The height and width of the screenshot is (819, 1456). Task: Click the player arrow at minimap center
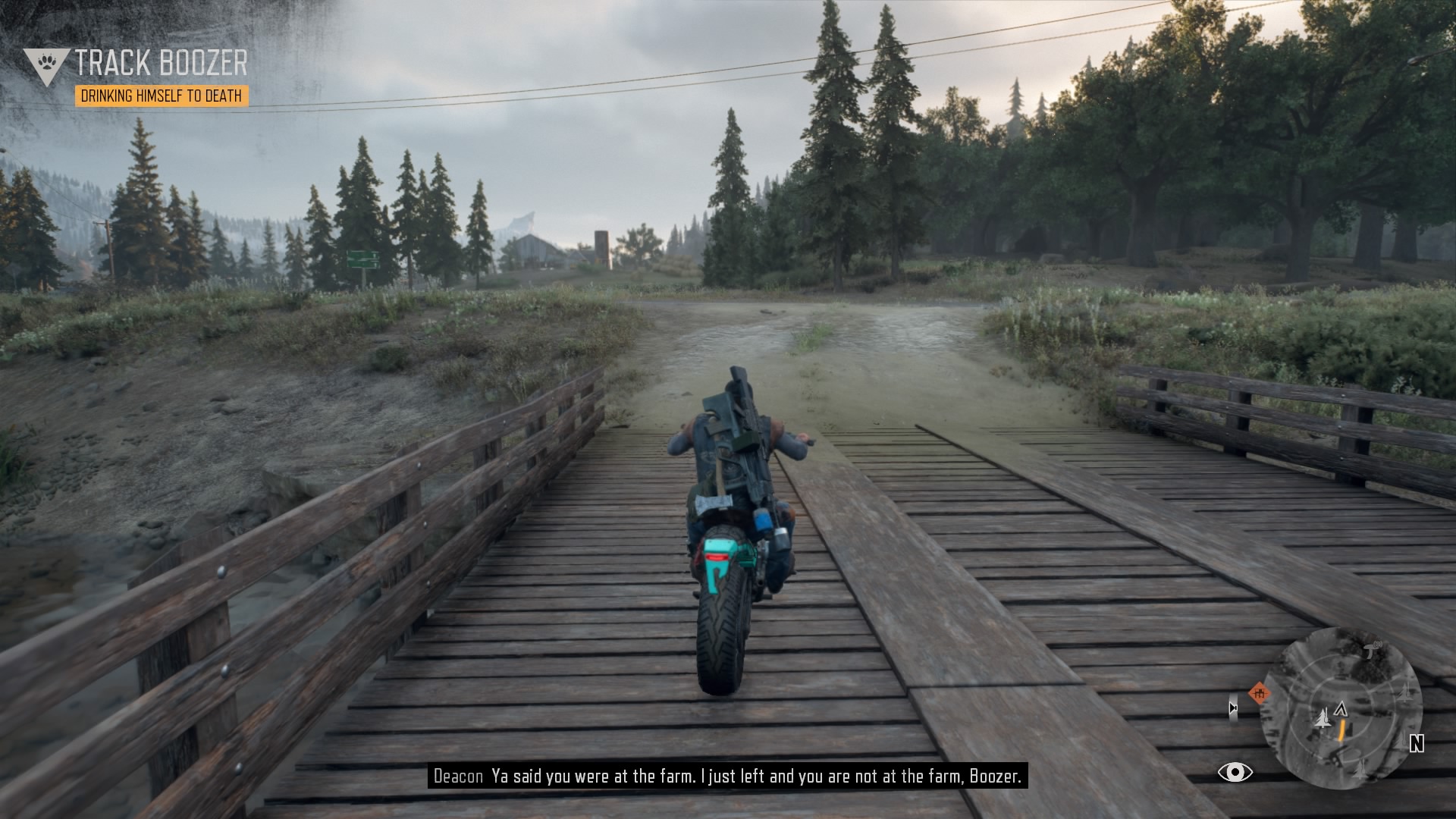[x=1341, y=709]
